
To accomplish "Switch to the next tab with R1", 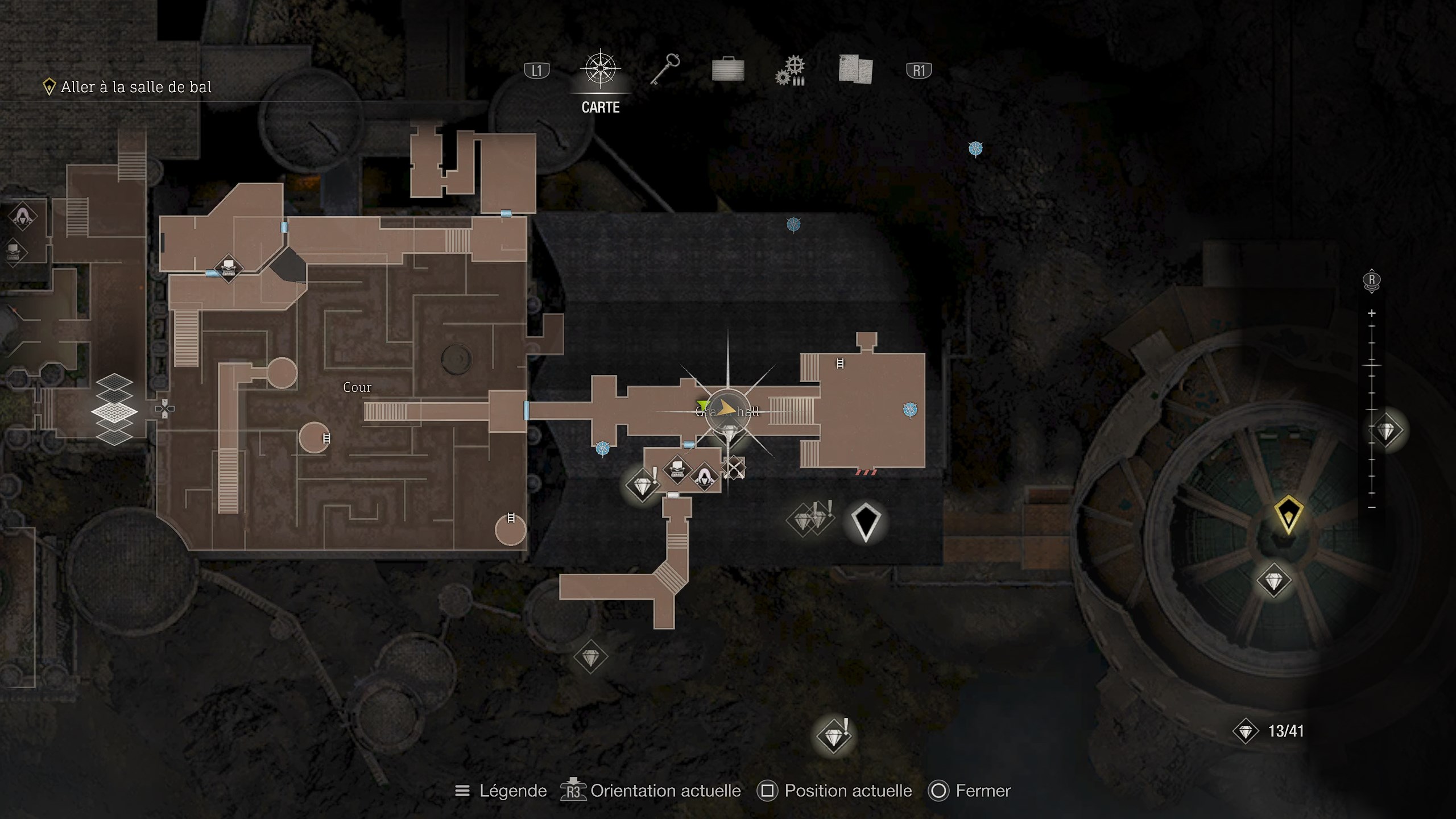I will pos(920,69).
